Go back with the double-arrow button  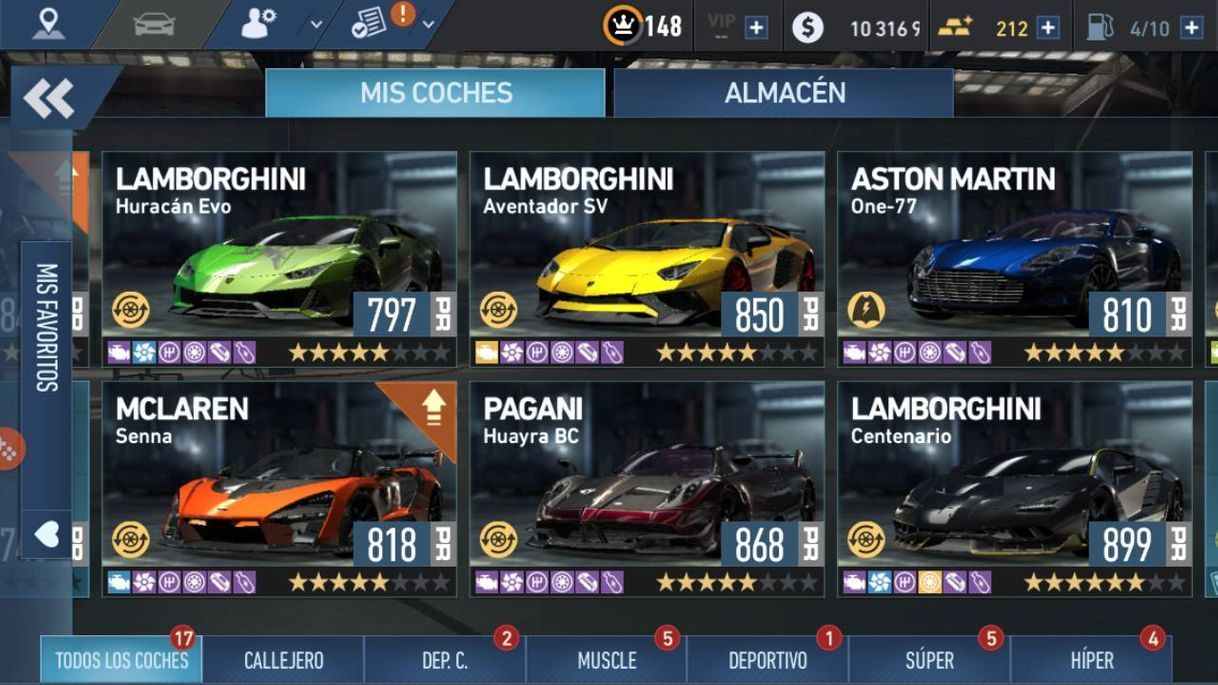pos(49,98)
